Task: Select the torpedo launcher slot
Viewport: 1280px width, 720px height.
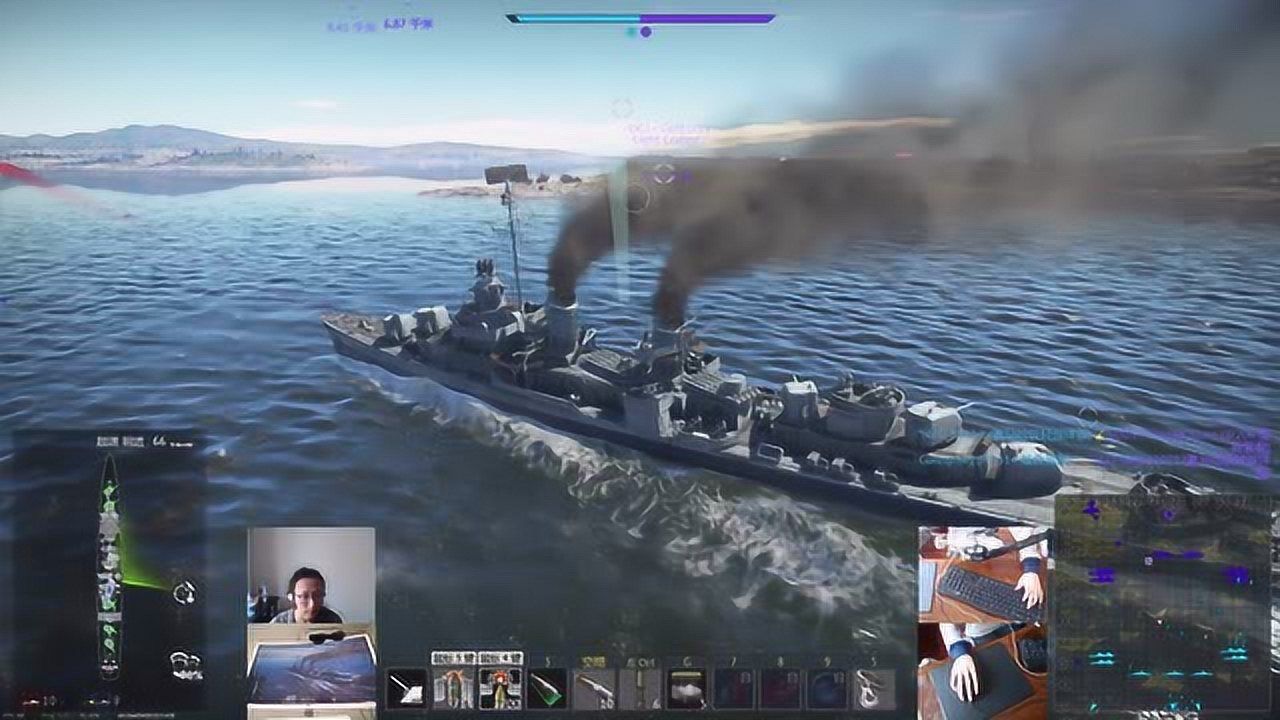Action: pos(594,688)
